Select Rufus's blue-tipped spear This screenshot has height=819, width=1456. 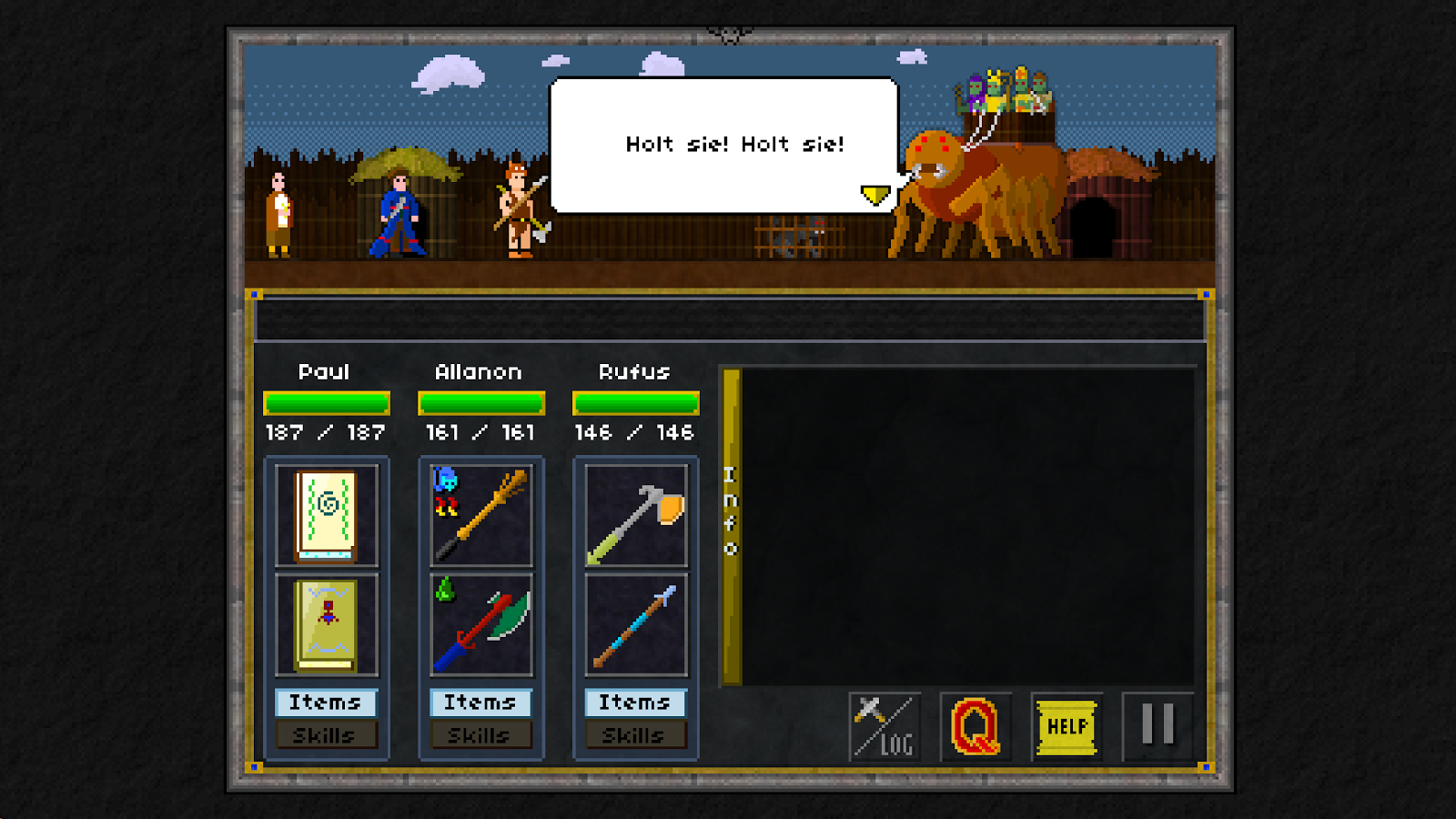[x=635, y=625]
